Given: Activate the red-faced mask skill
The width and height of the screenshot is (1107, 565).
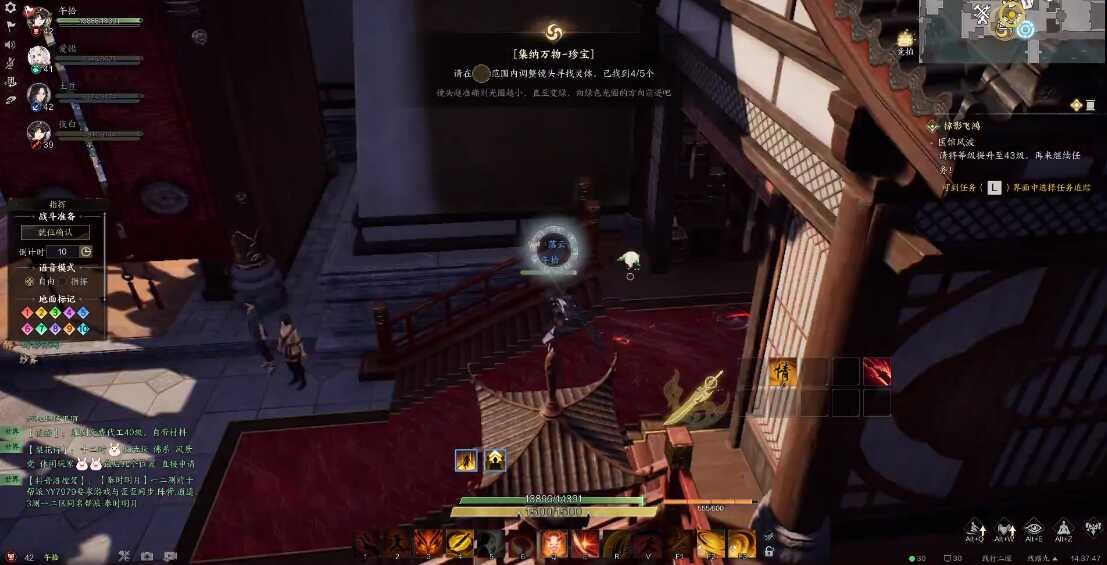Looking at the screenshot, I should (x=554, y=543).
